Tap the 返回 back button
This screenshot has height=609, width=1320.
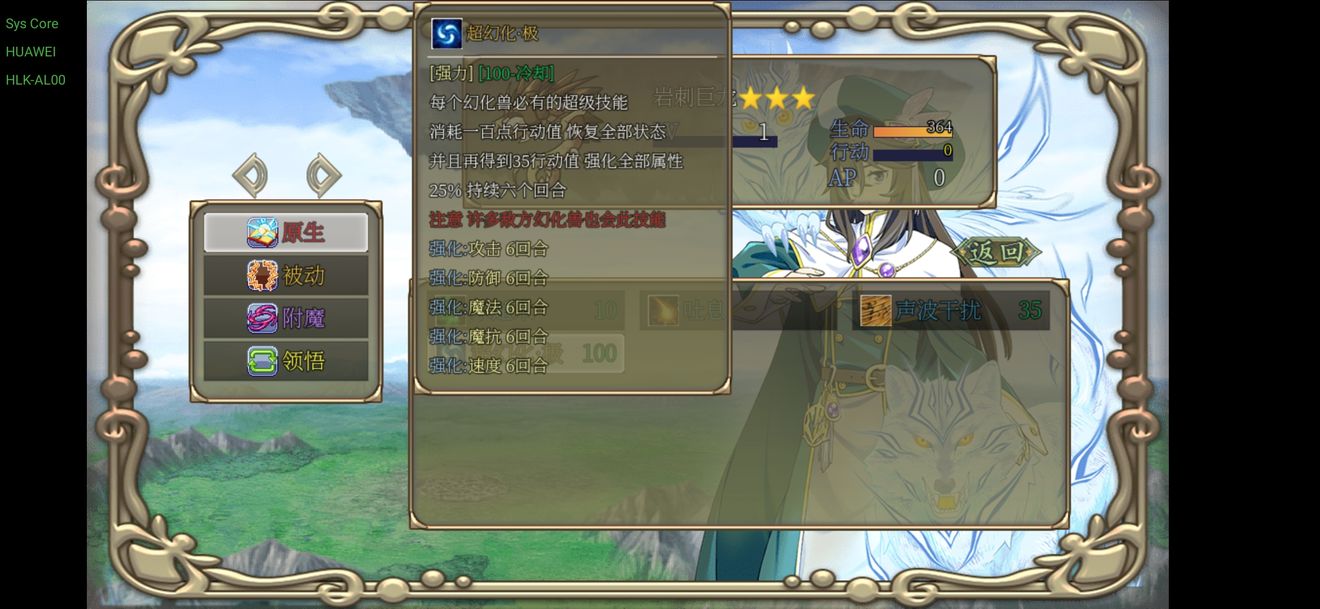[x=995, y=252]
